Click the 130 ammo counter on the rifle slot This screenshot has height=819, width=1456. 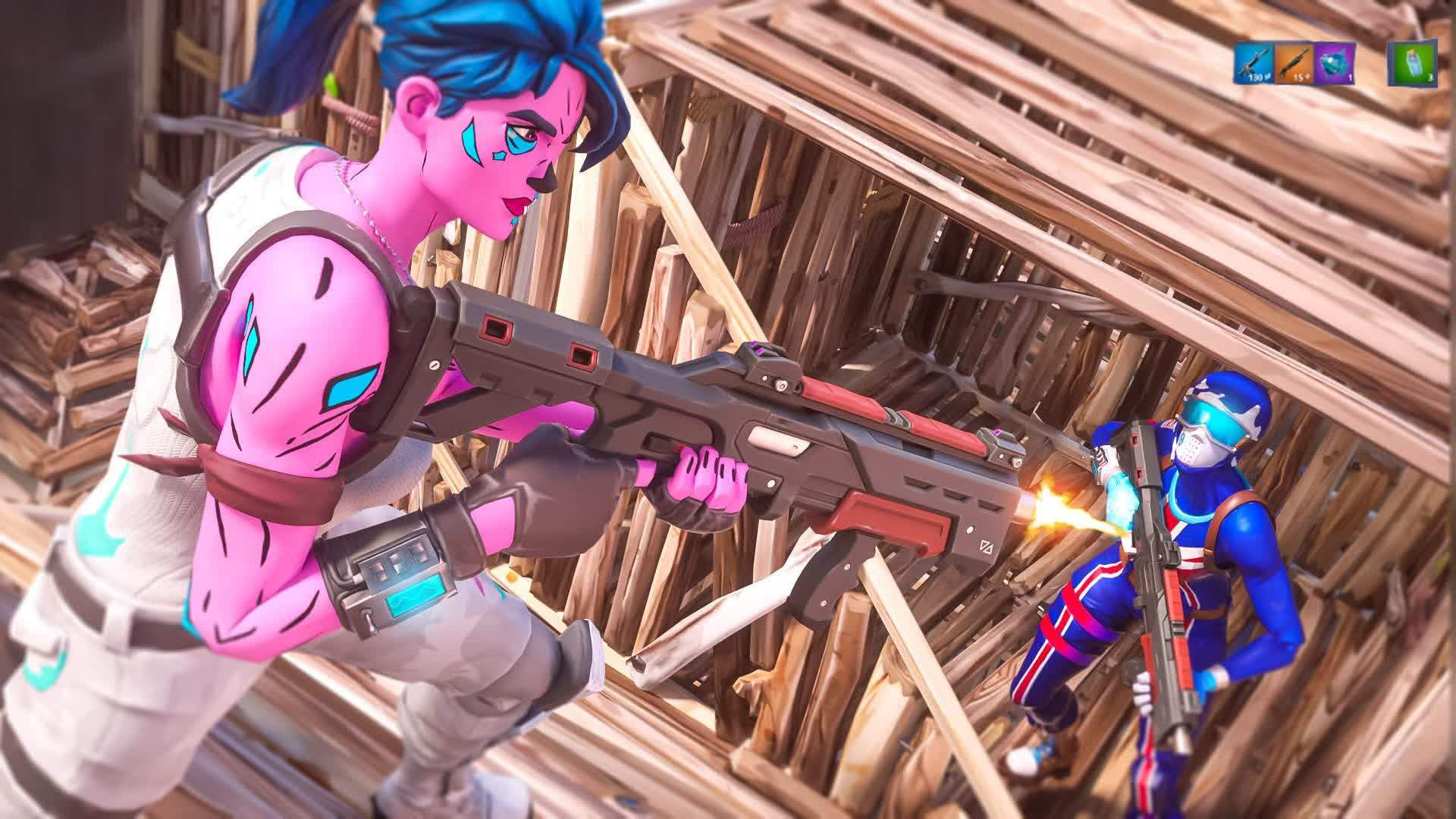(1255, 77)
